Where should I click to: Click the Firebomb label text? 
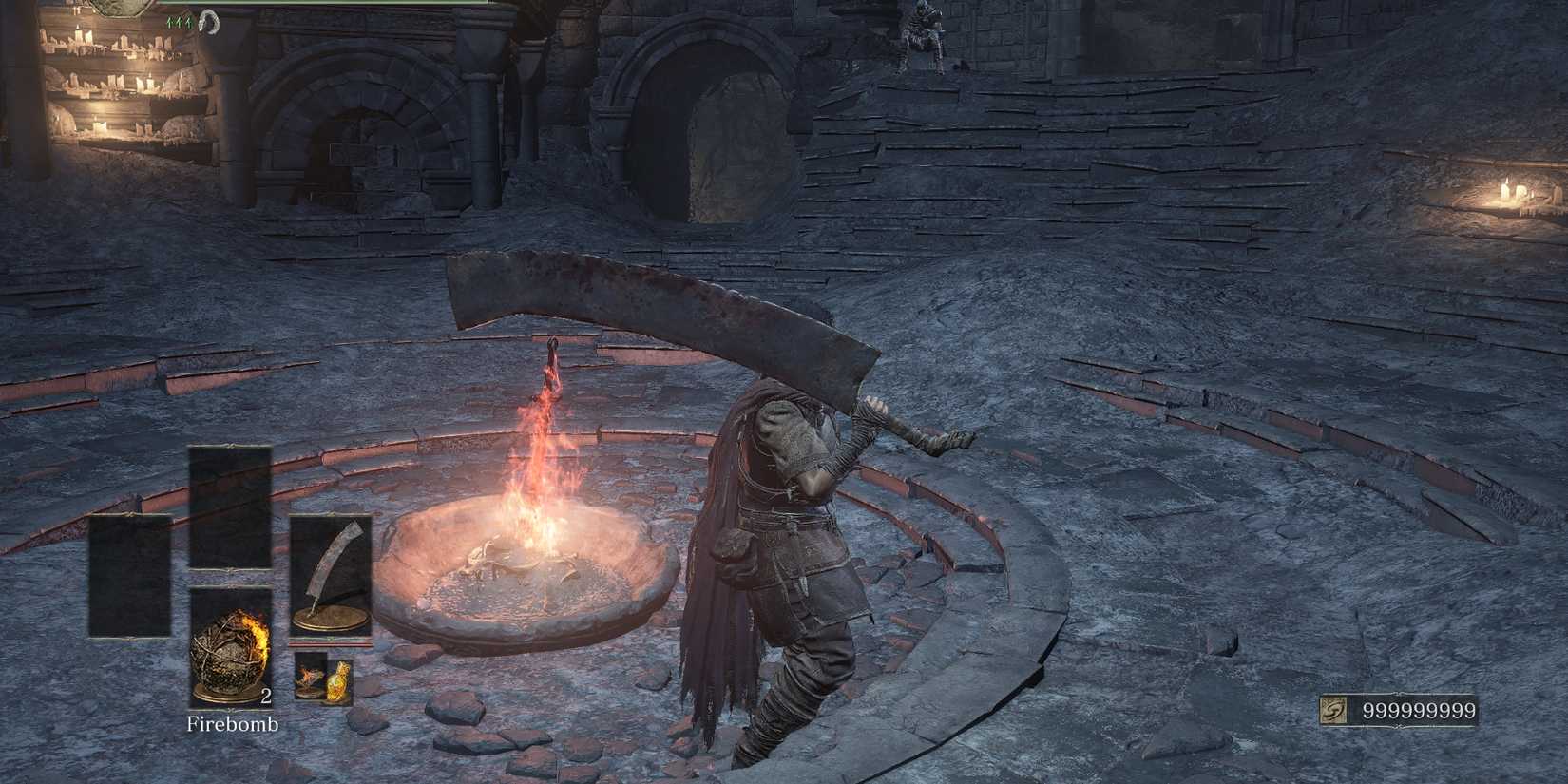pos(232,724)
